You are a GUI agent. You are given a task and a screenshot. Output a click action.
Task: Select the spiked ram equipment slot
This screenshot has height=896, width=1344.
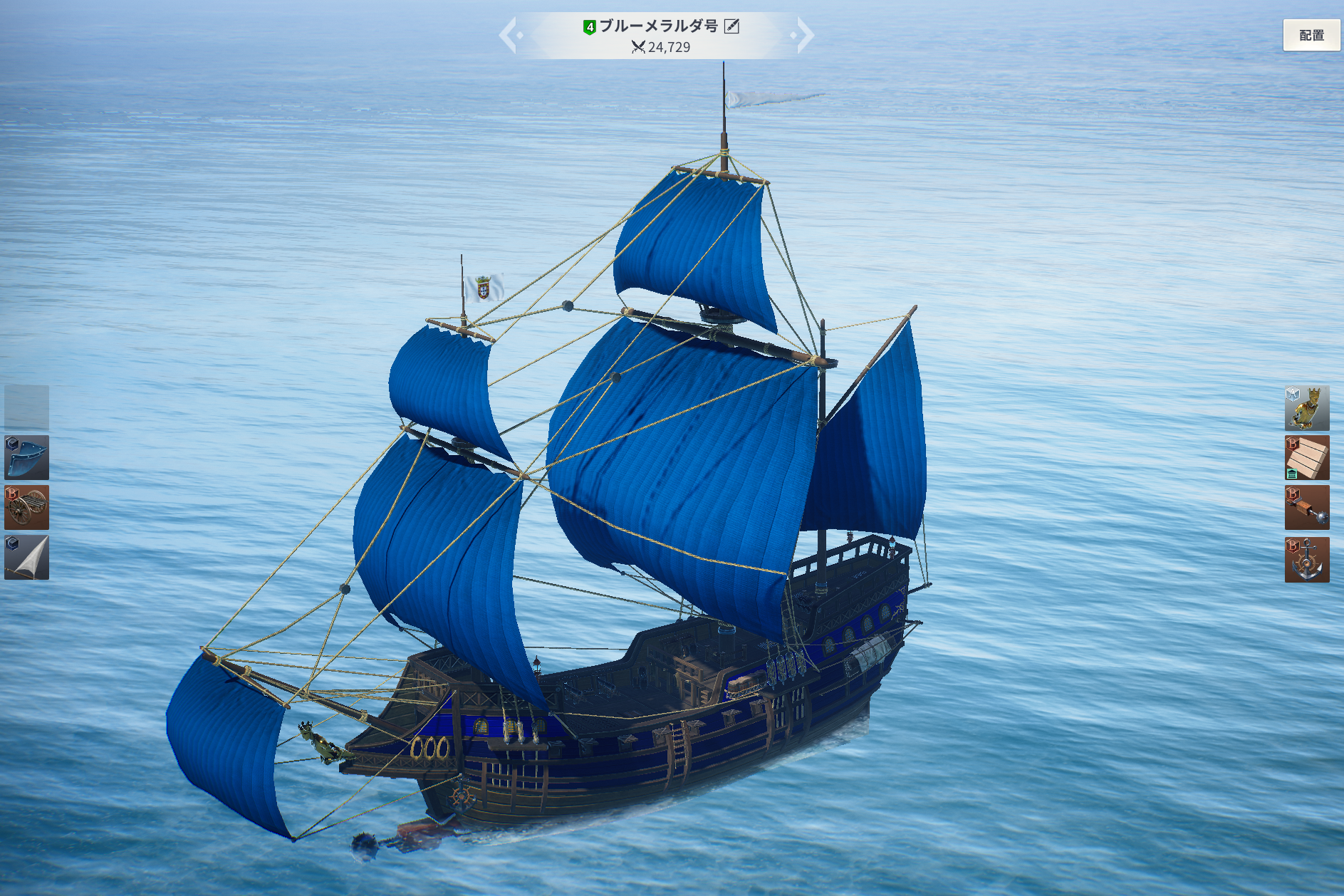click(x=1306, y=508)
